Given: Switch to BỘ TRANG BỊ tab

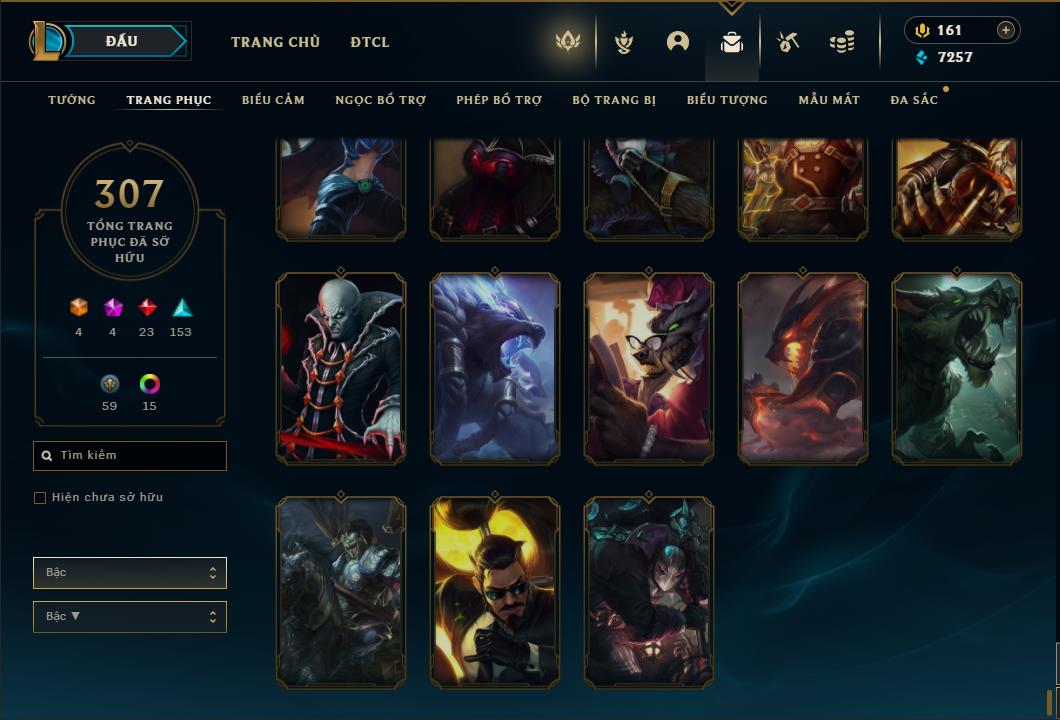Looking at the screenshot, I should point(614,100).
